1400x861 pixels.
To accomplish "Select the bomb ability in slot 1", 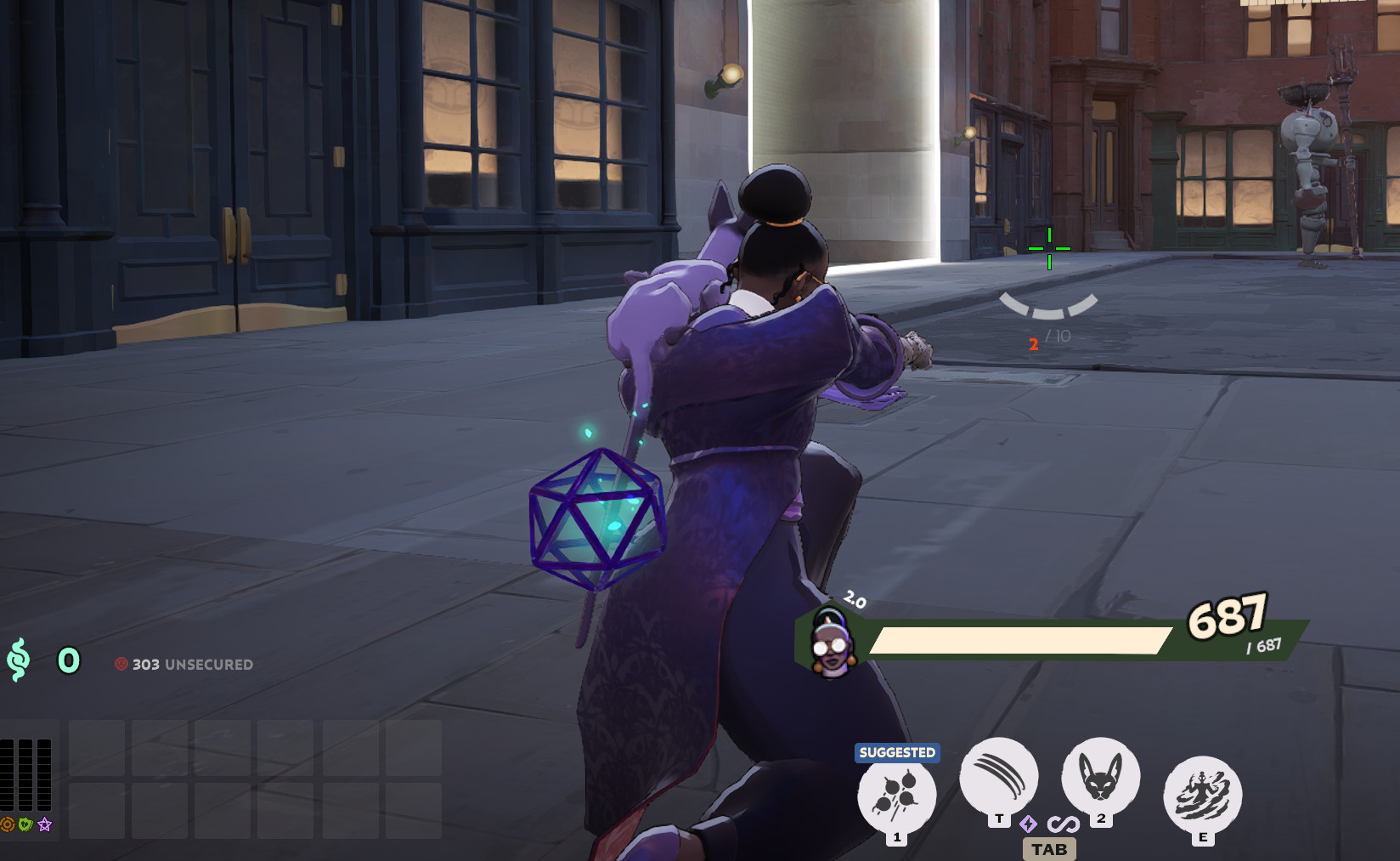I will click(x=896, y=796).
